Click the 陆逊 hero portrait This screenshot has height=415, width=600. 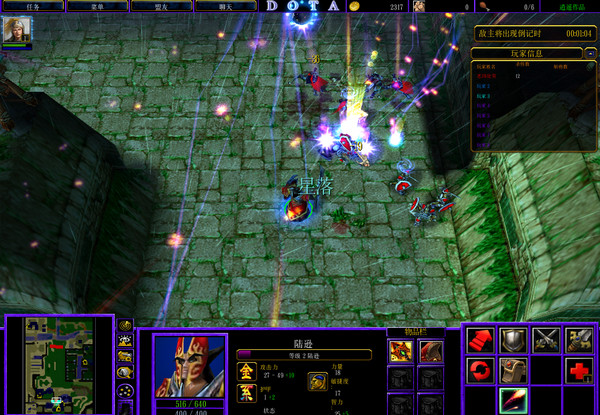[x=189, y=365]
